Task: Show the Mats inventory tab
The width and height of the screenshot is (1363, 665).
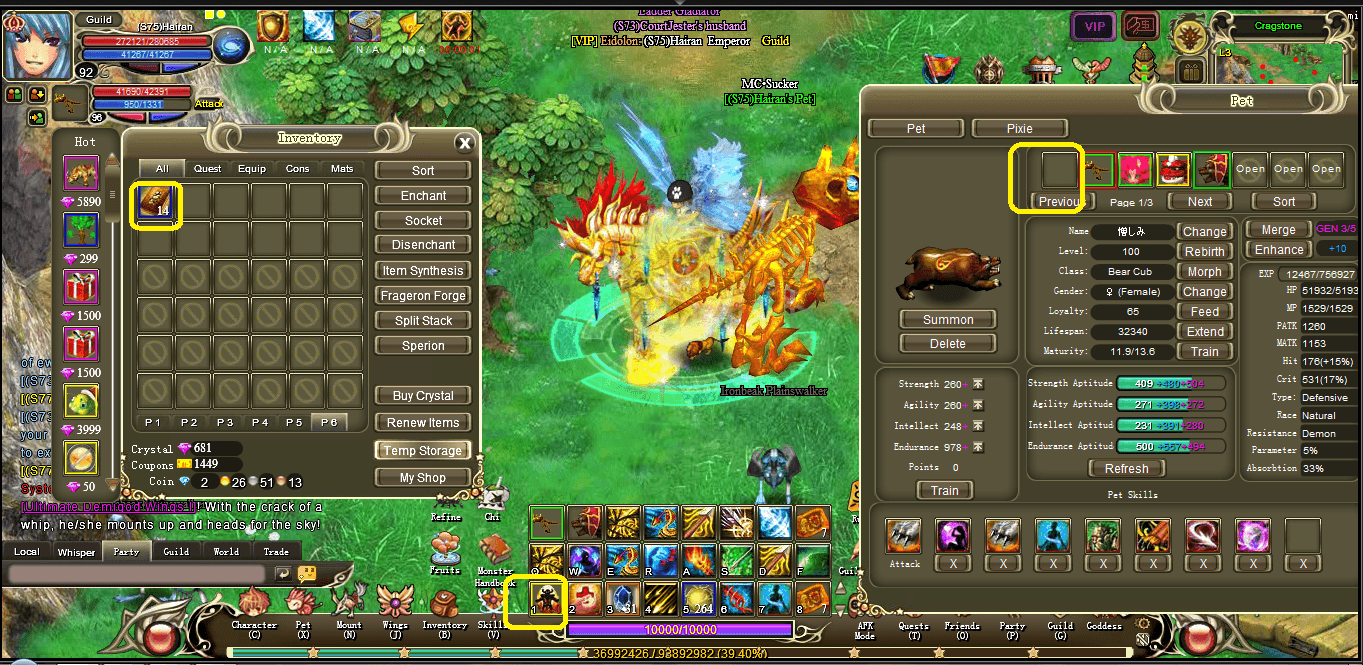Action: pyautogui.click(x=342, y=169)
